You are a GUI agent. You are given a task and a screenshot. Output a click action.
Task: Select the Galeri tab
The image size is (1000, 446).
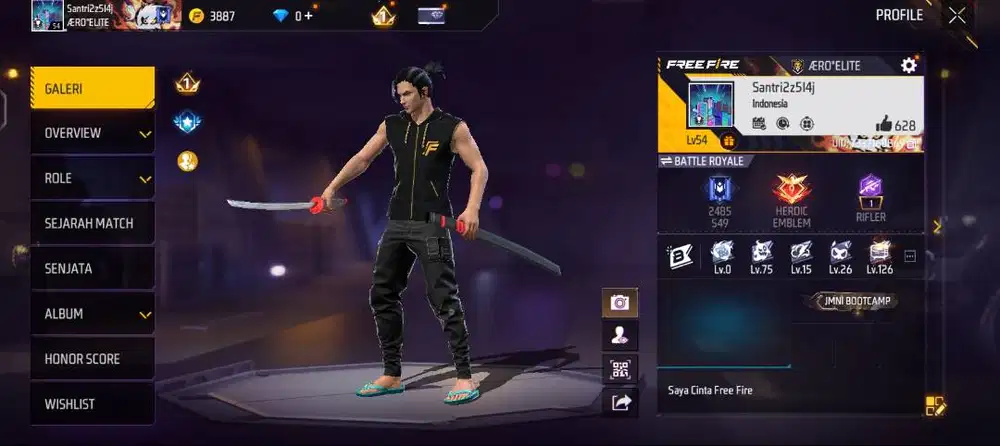(x=92, y=88)
